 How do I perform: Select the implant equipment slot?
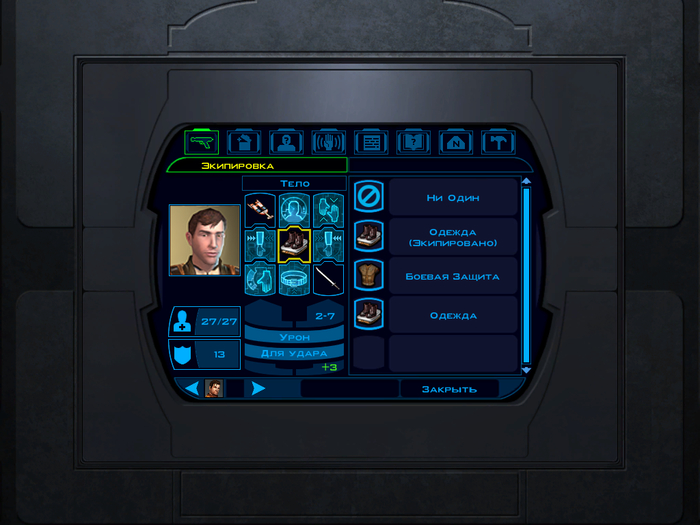pos(260,209)
